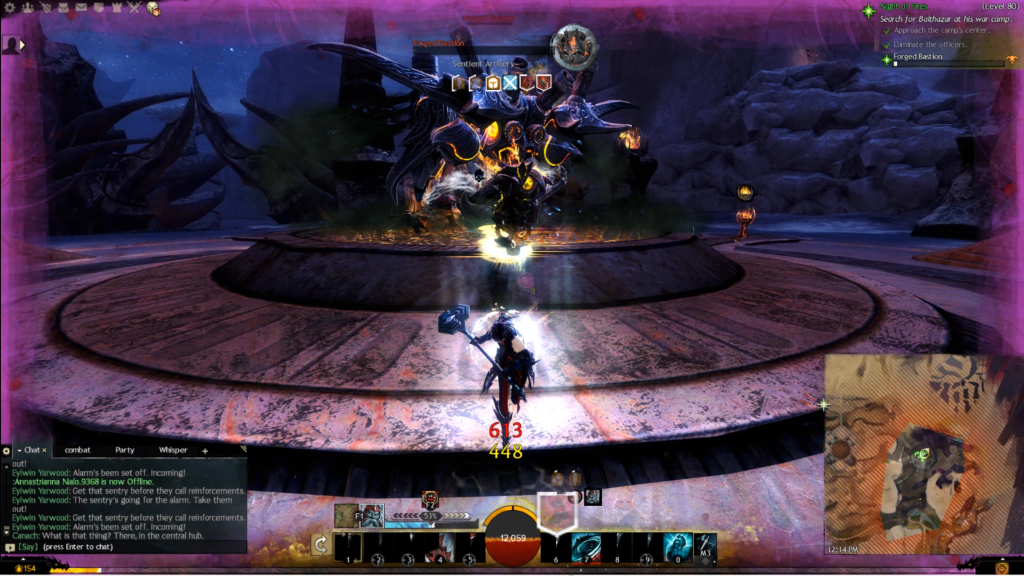Click the weapon swap button

320,545
